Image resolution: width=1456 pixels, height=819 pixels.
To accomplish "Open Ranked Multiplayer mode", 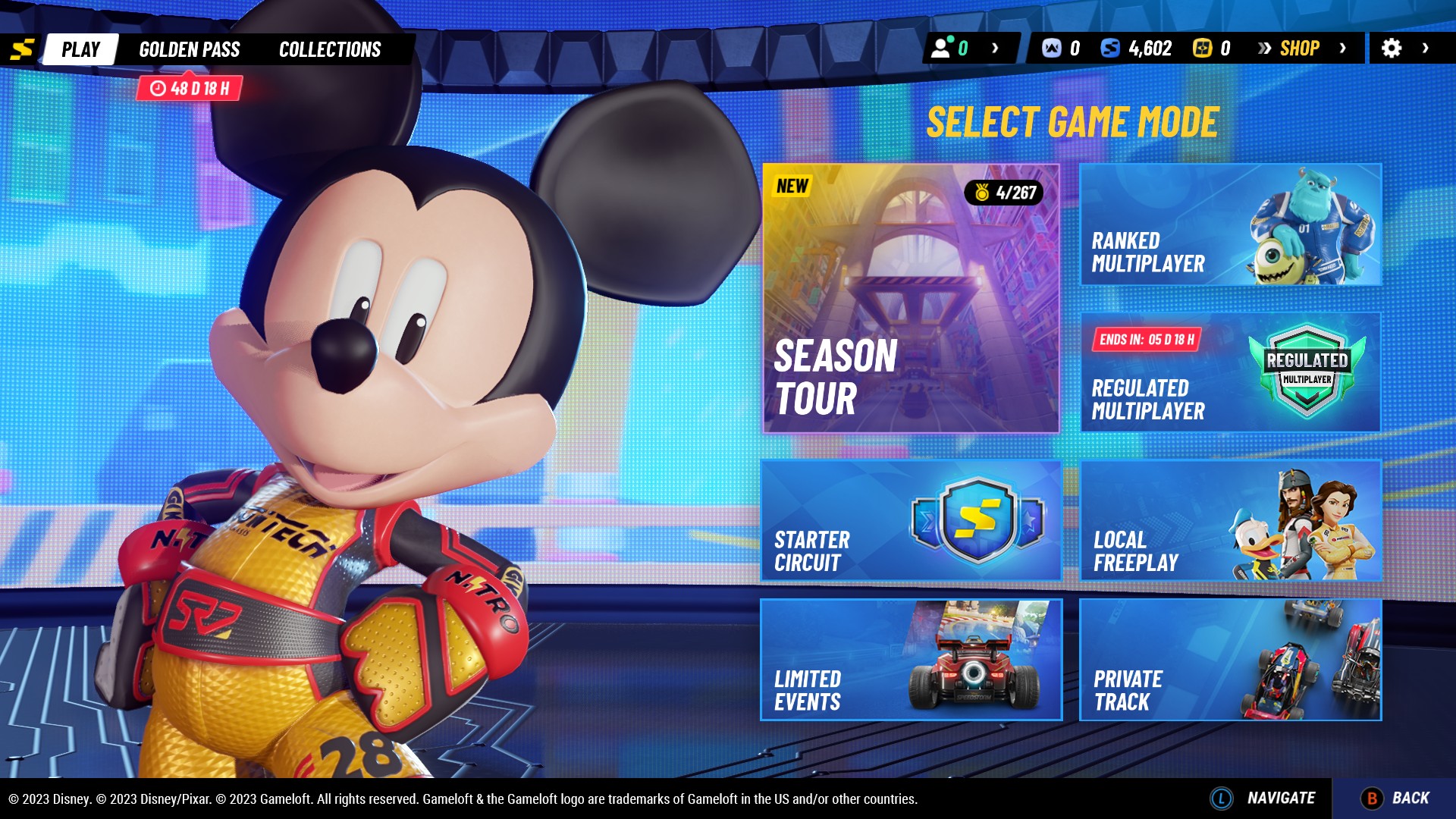I will coord(1228,225).
